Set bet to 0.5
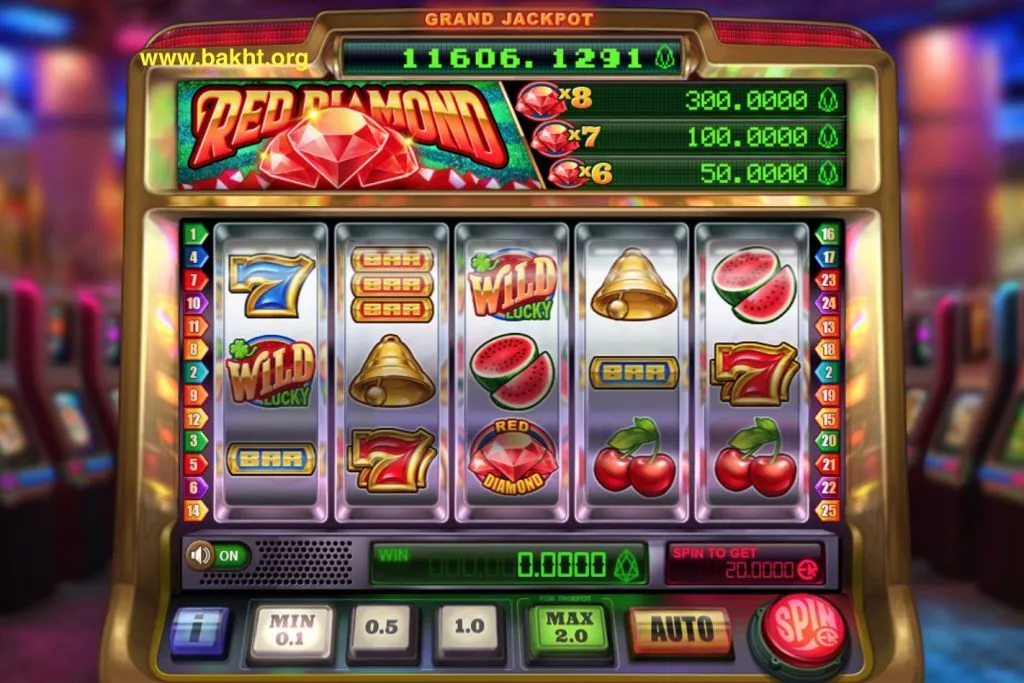 382,630
